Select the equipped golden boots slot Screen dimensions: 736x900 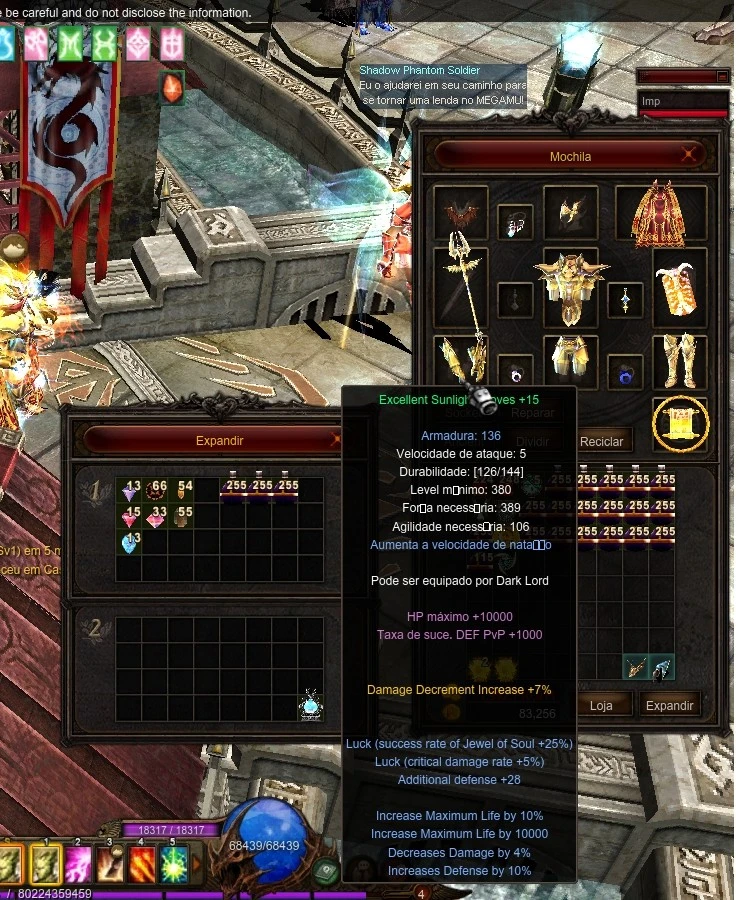click(x=680, y=361)
